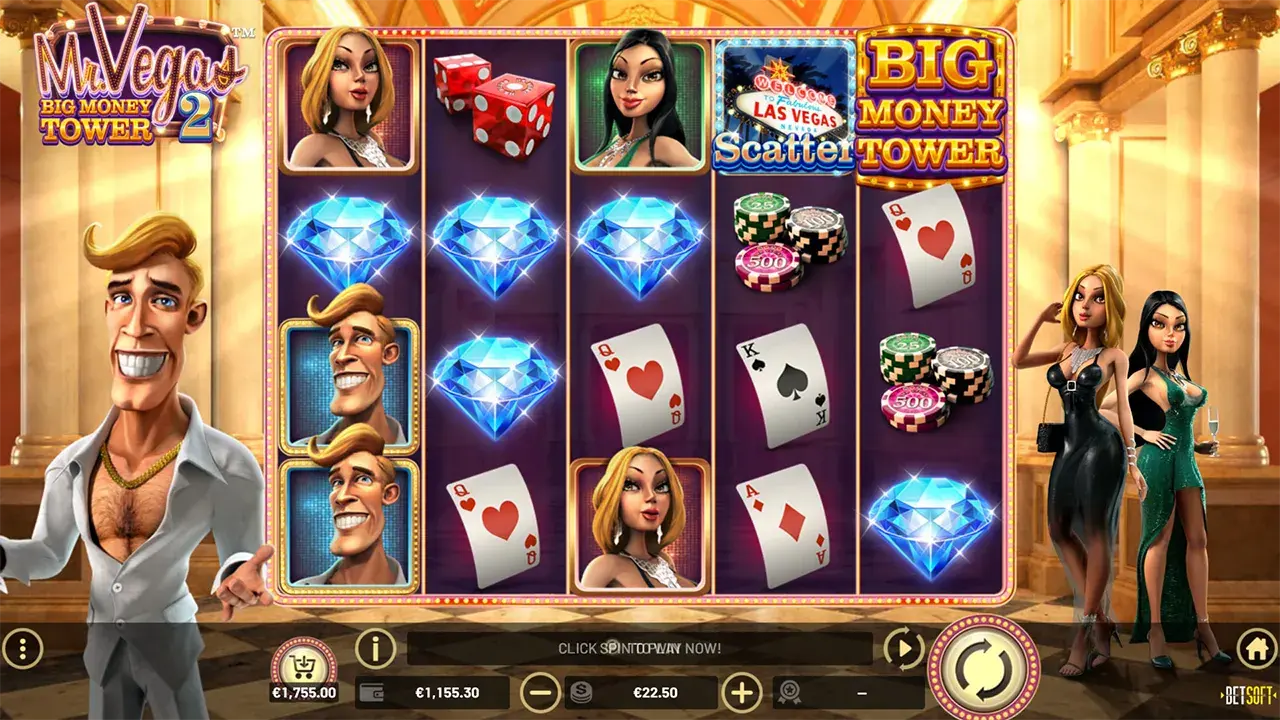Enable turbo spin with the circular play icon
1280x720 pixels.
click(x=903, y=648)
